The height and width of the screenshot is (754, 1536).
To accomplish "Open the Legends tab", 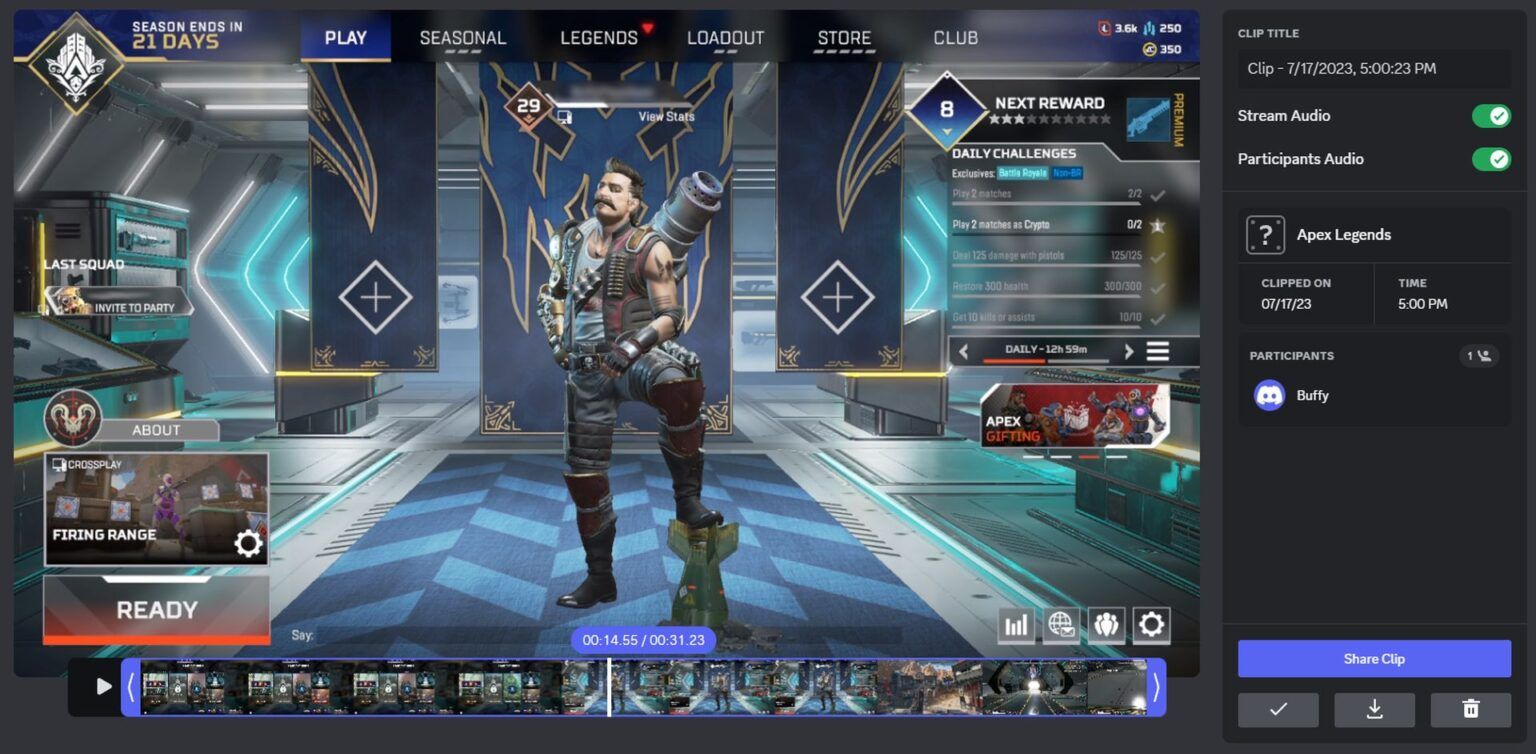I will coord(599,38).
